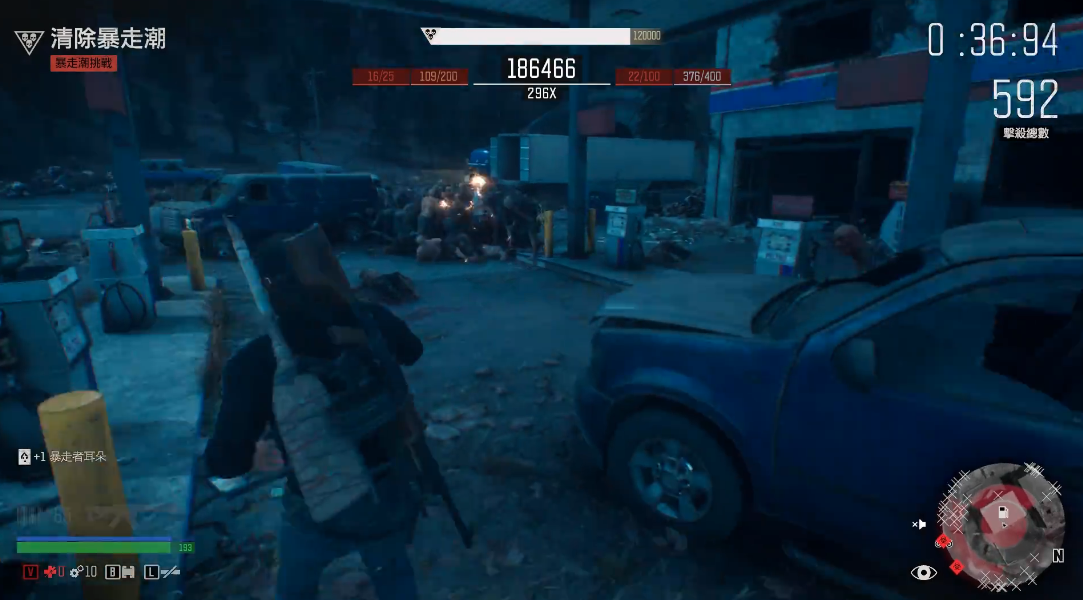
Task: Click the noise speaker indicator icon
Action: point(919,524)
